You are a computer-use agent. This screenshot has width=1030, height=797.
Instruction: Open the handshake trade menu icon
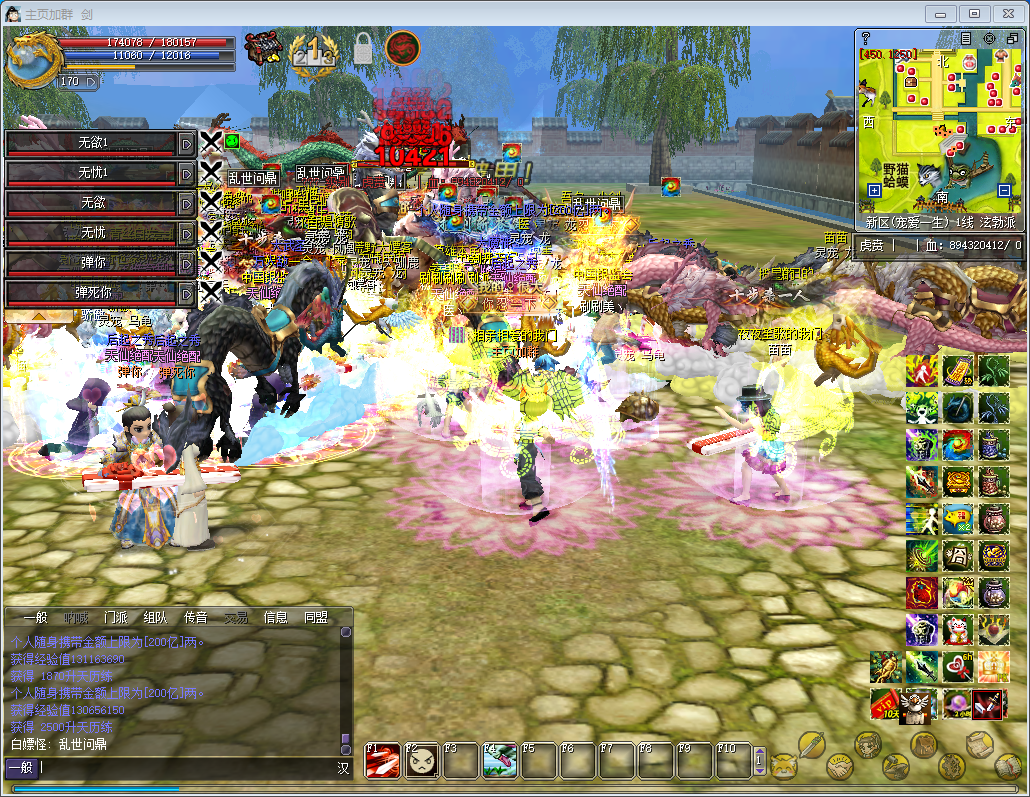(x=841, y=768)
